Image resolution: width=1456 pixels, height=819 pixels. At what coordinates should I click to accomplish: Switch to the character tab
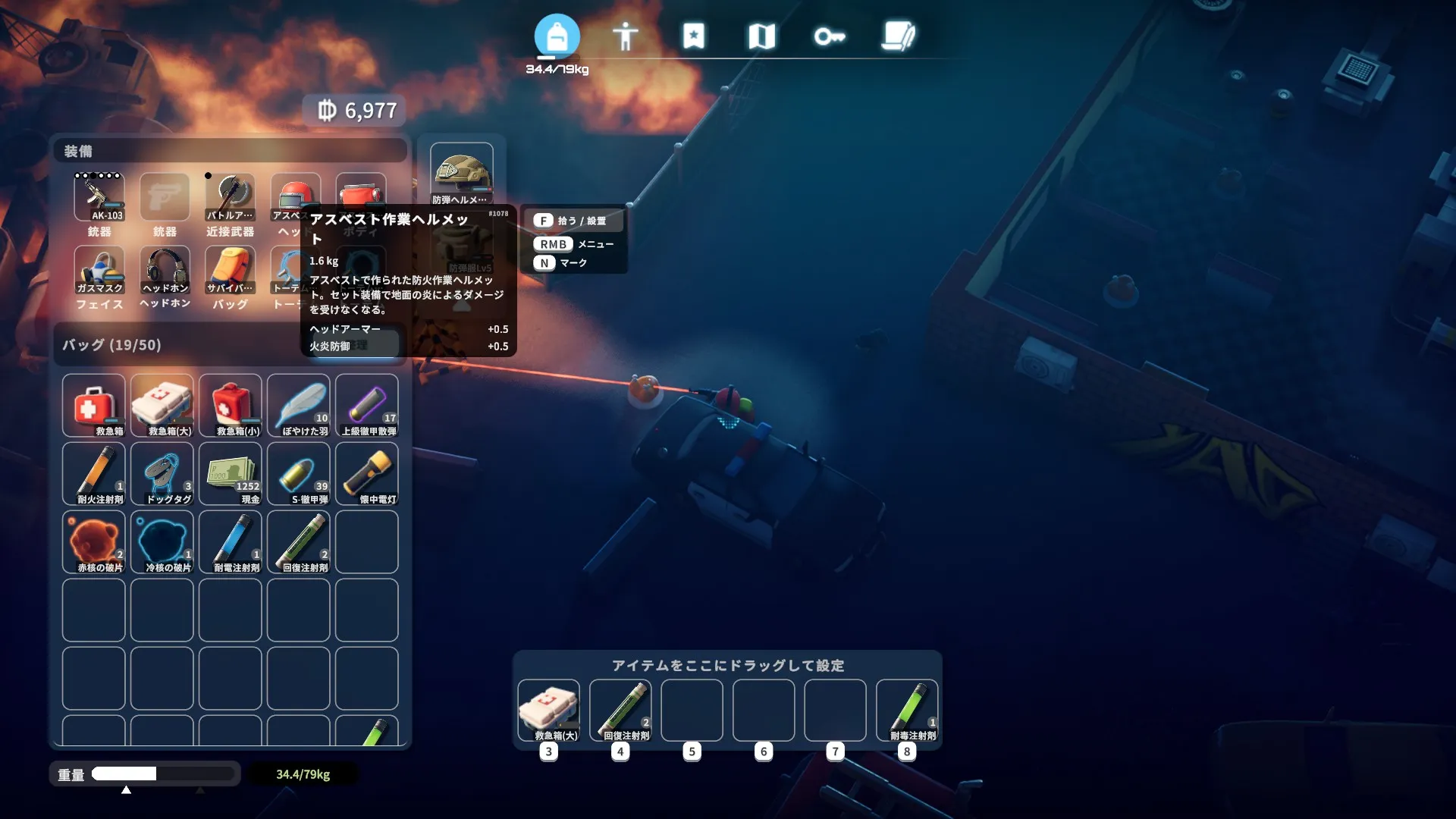coord(625,36)
